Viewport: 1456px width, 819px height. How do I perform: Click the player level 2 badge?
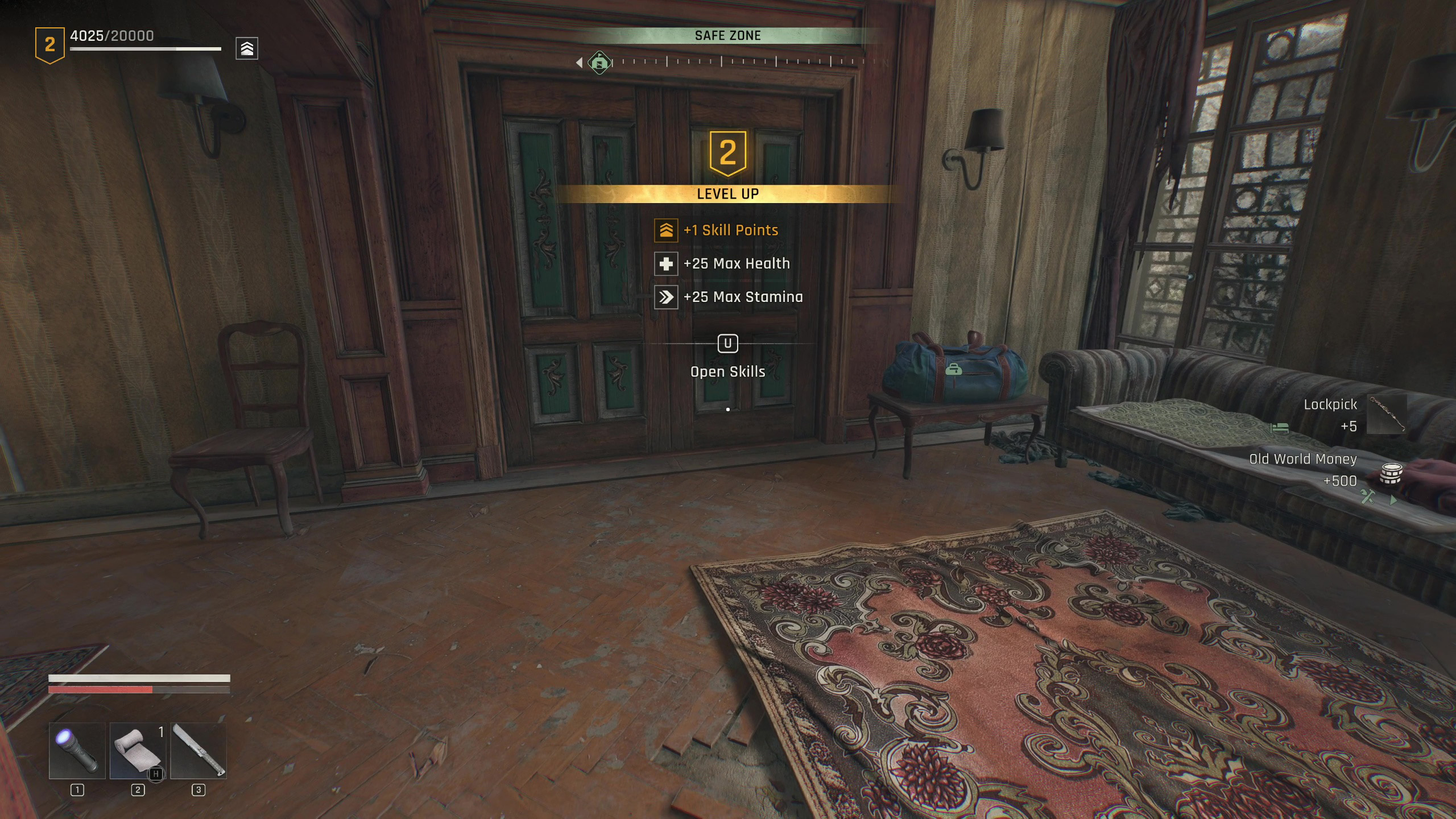click(x=50, y=45)
